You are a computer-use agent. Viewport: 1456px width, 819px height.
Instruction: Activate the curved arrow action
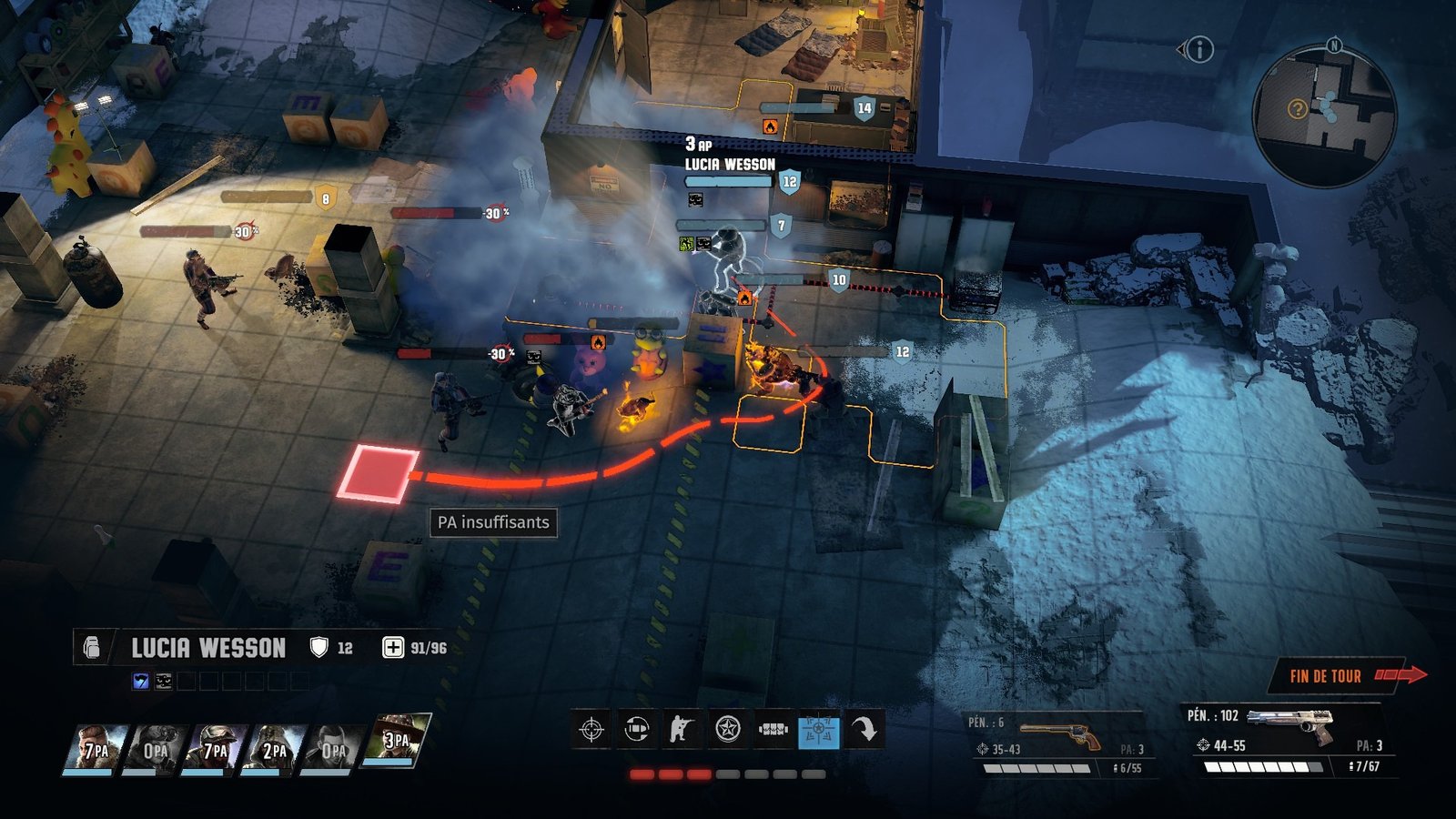864,730
